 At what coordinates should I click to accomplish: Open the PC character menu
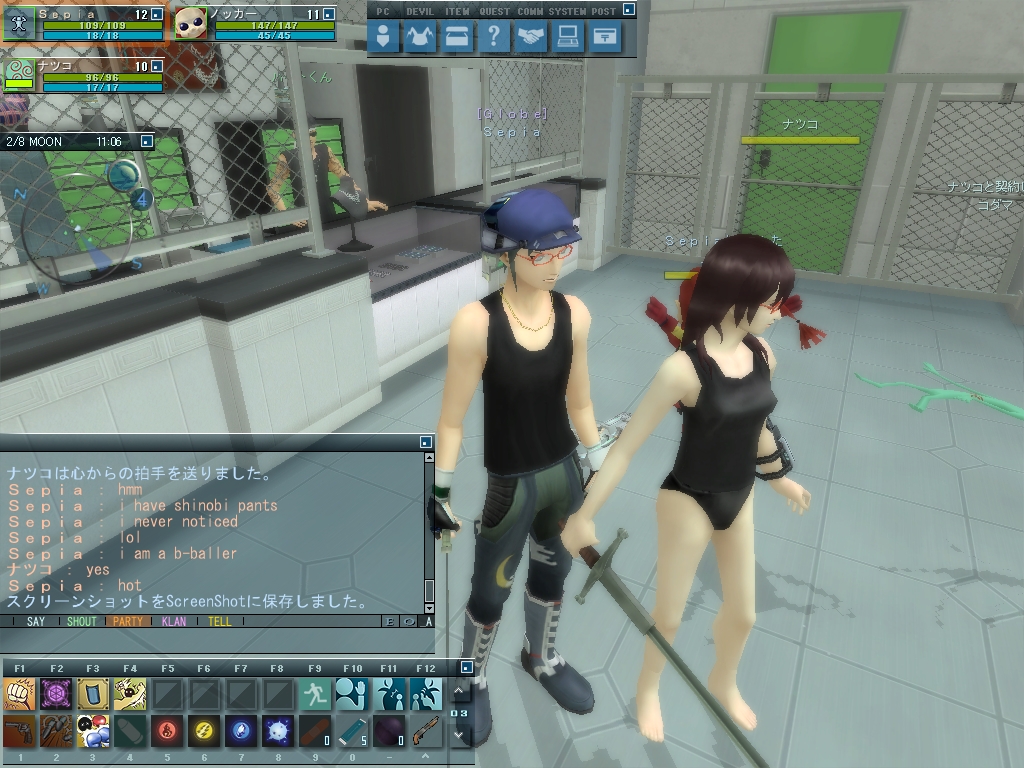pos(384,38)
